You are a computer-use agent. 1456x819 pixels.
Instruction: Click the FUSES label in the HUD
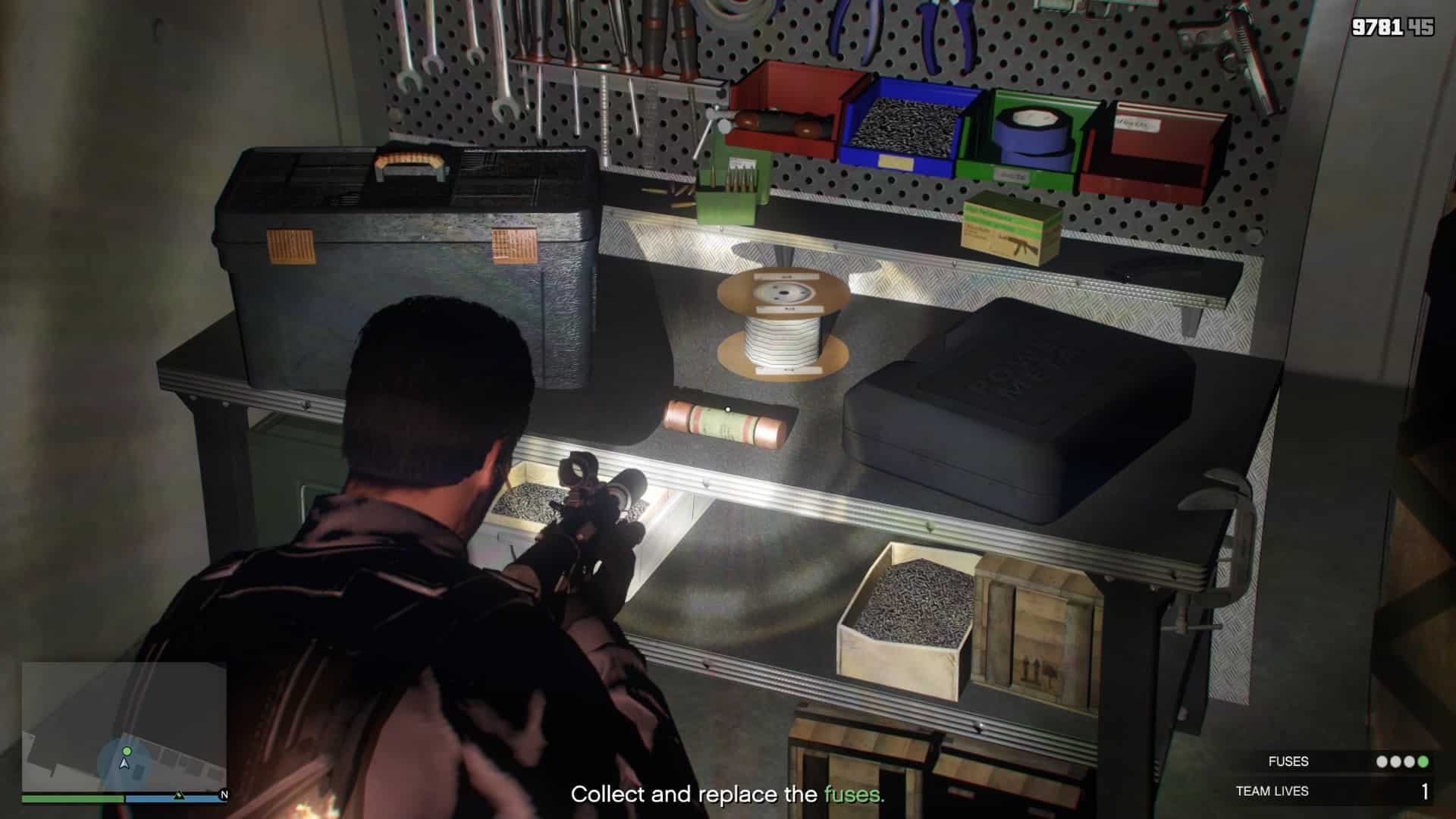[1289, 761]
